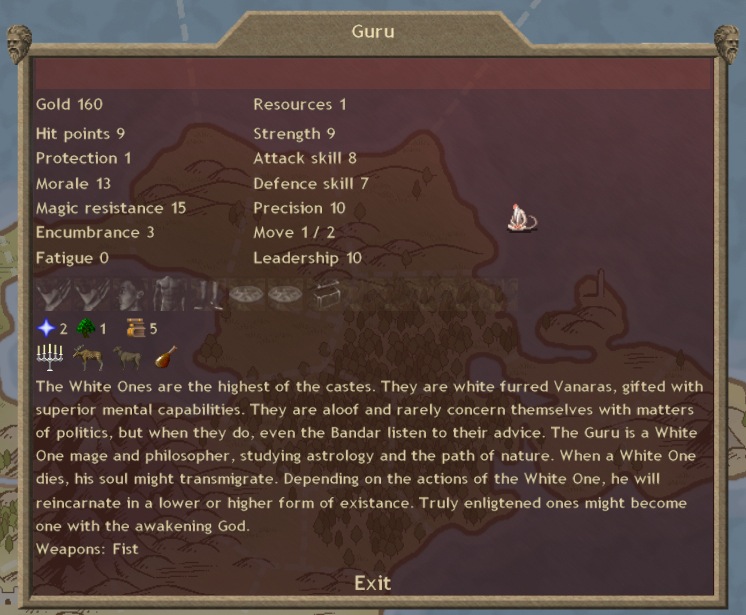The image size is (746, 615).
Task: Select the research books icon
Action: tap(135, 328)
